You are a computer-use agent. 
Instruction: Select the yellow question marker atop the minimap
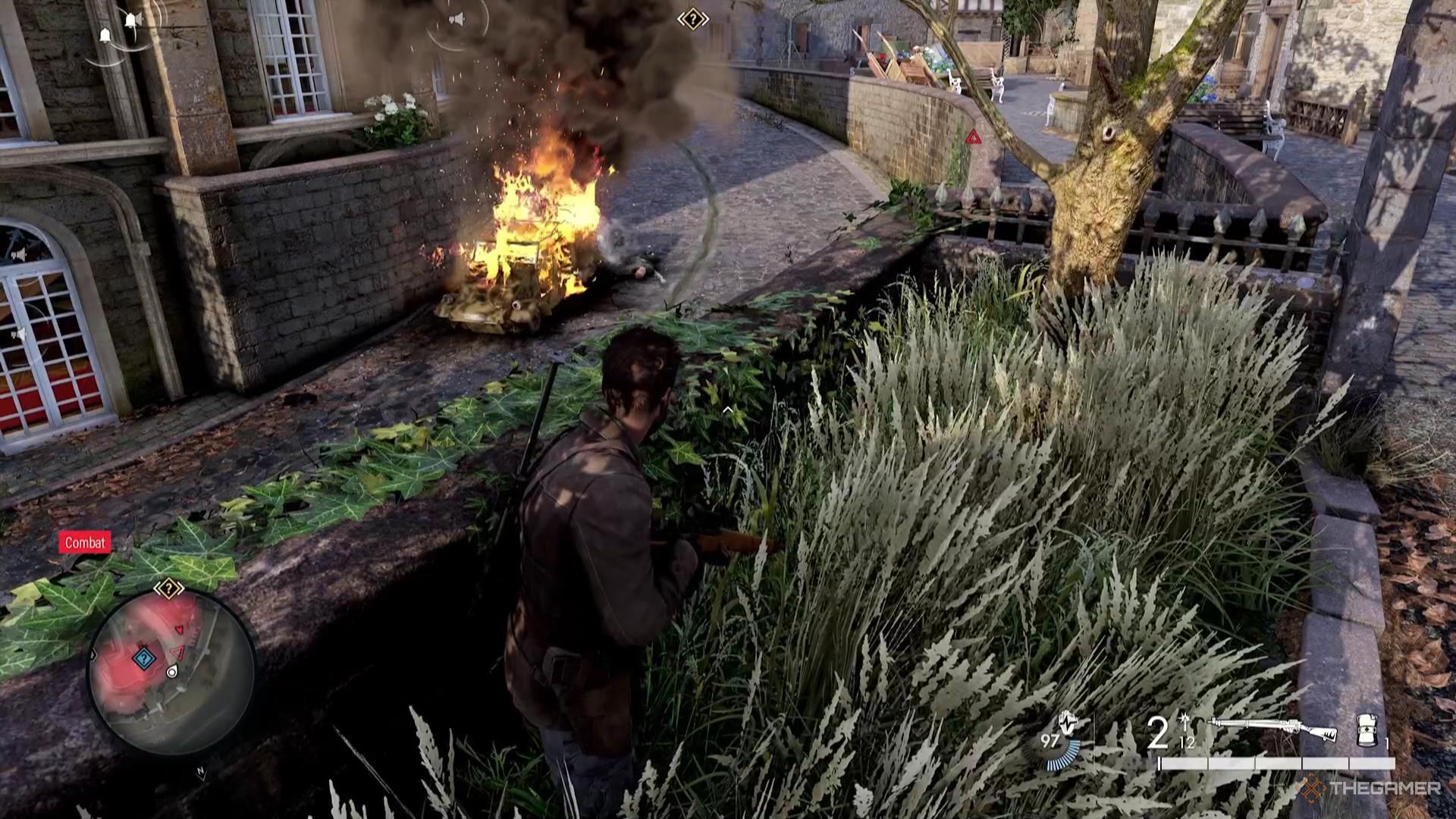(168, 588)
